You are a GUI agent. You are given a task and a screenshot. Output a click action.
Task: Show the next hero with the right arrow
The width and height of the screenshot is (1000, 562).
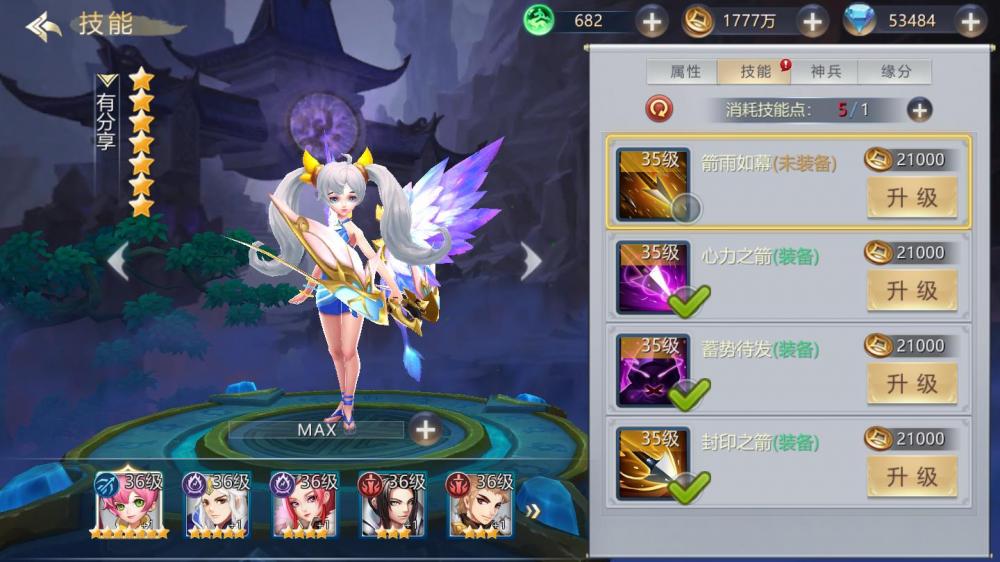531,261
